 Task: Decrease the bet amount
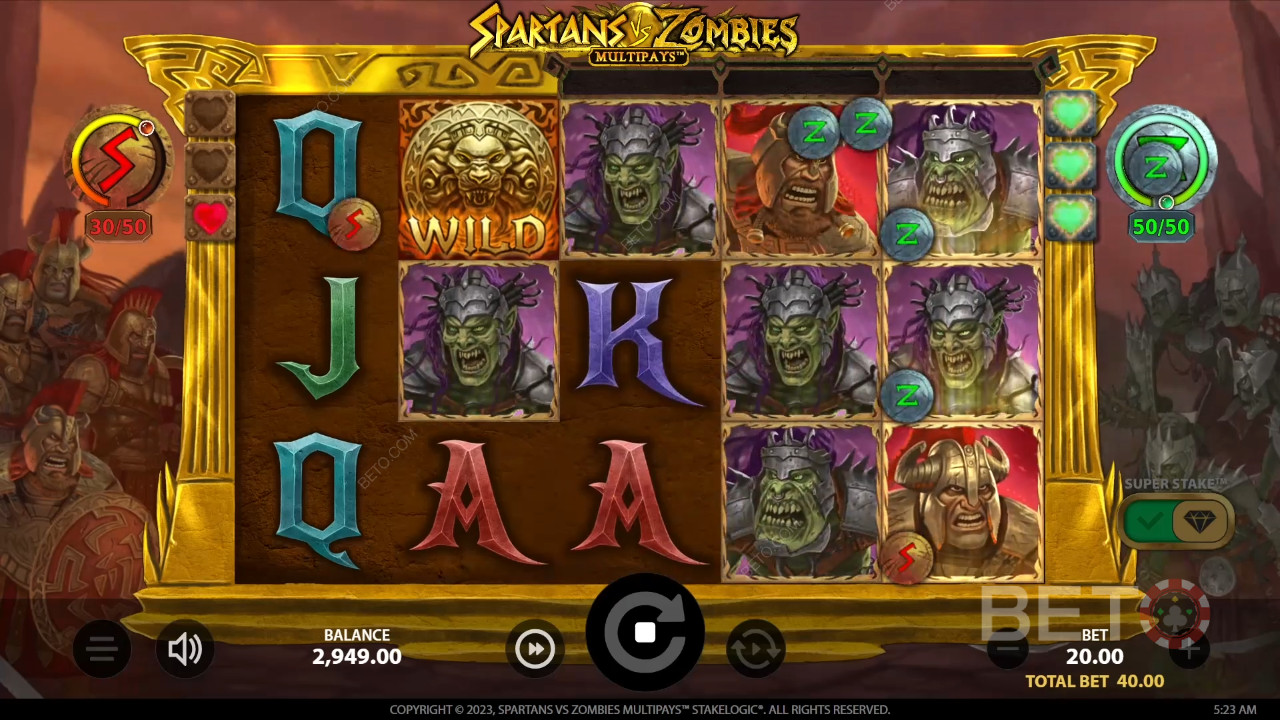tap(1007, 650)
